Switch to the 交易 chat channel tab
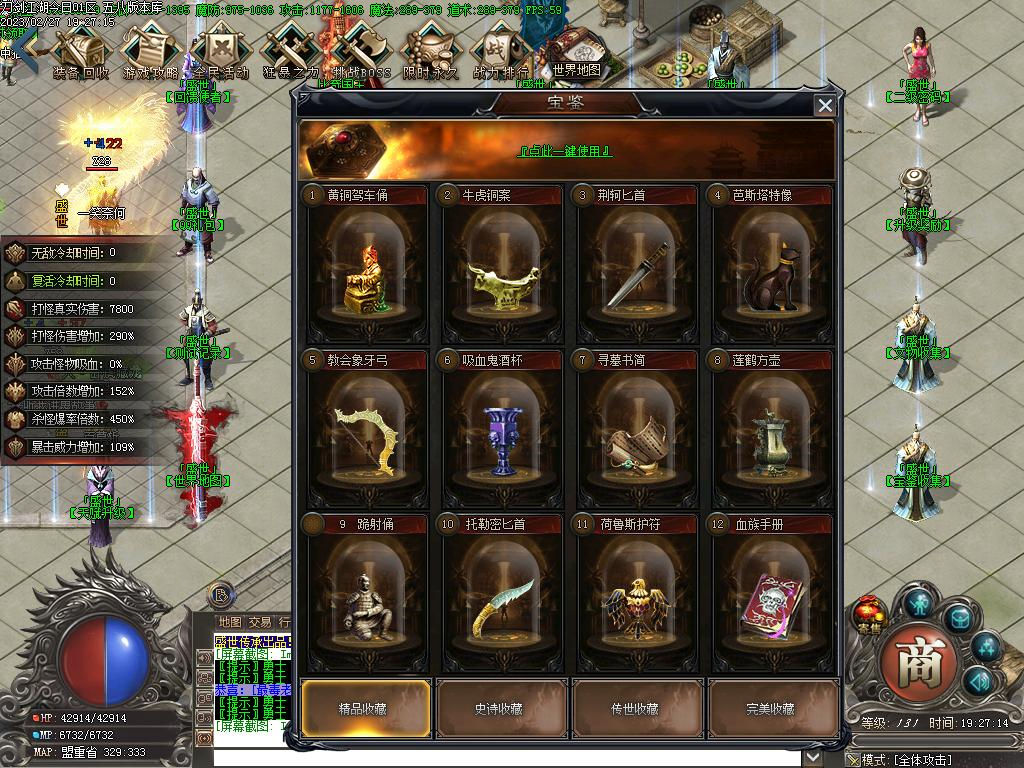 pos(260,622)
